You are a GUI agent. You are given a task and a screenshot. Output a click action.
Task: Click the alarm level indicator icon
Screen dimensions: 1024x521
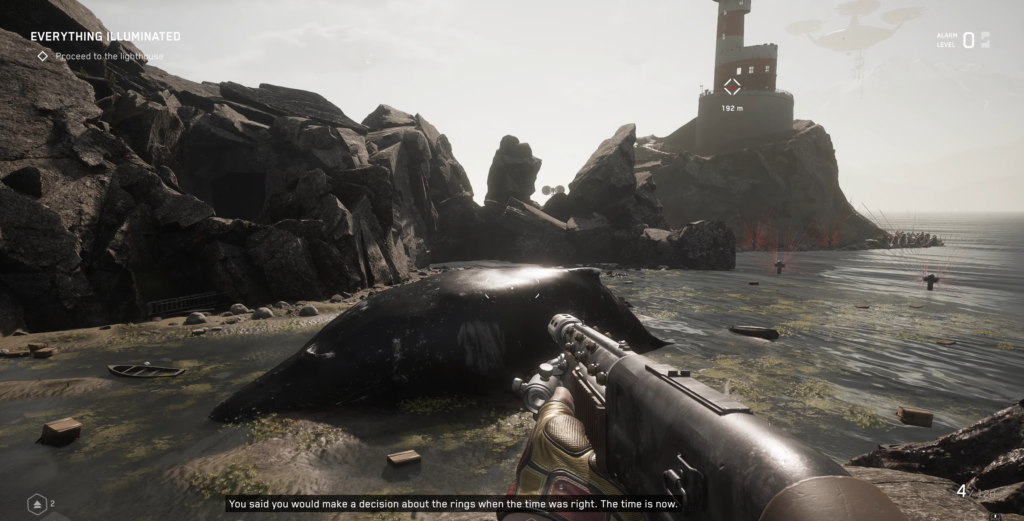985,40
